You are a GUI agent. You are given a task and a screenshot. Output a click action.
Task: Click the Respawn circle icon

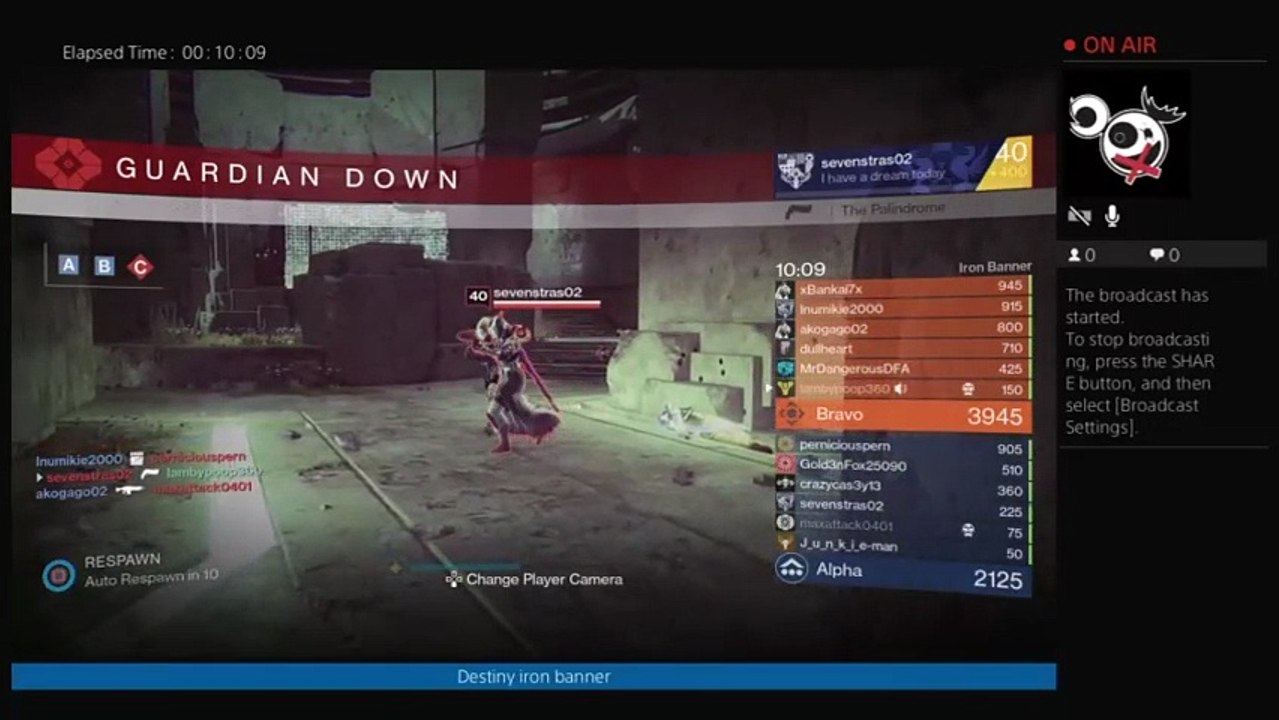click(x=59, y=575)
